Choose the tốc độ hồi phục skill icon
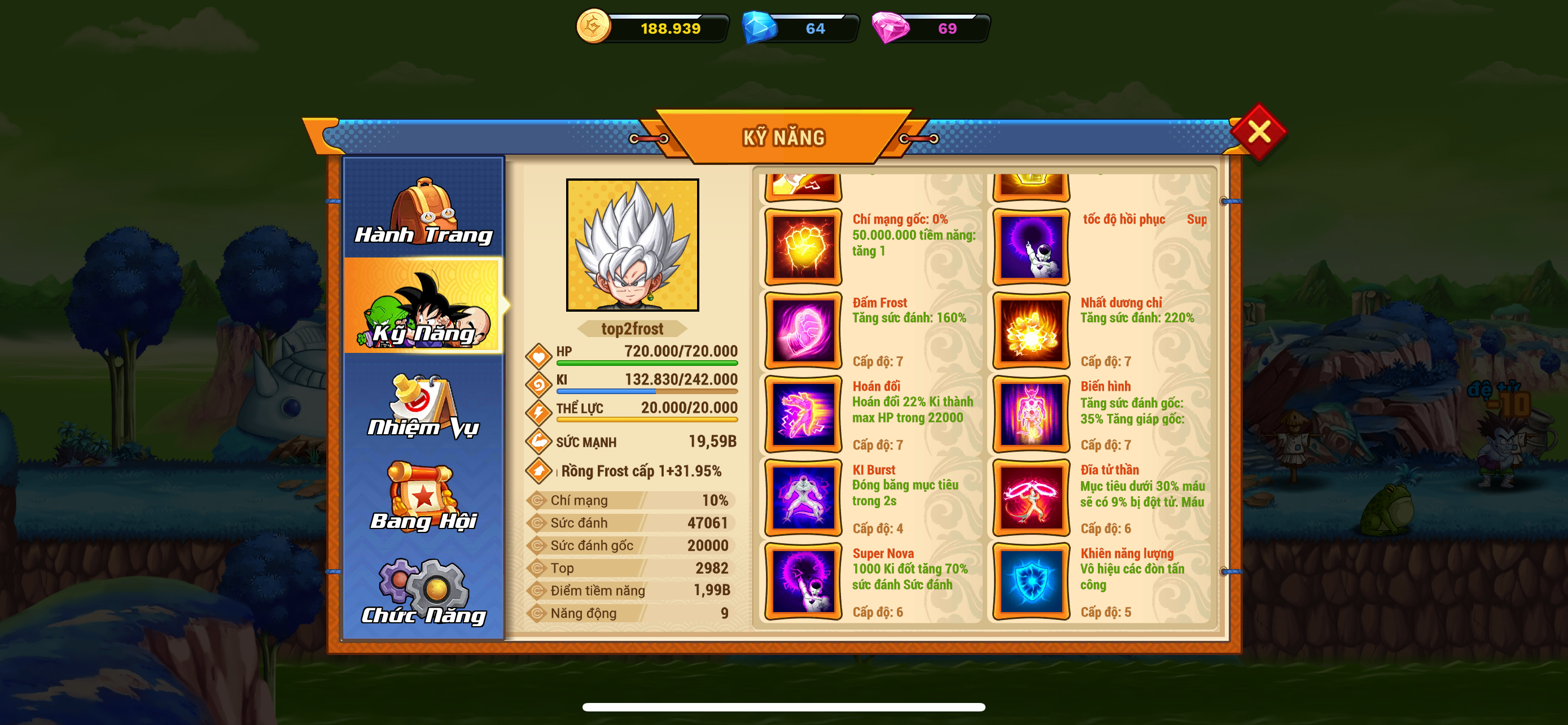This screenshot has width=1568, height=725. (x=1031, y=247)
